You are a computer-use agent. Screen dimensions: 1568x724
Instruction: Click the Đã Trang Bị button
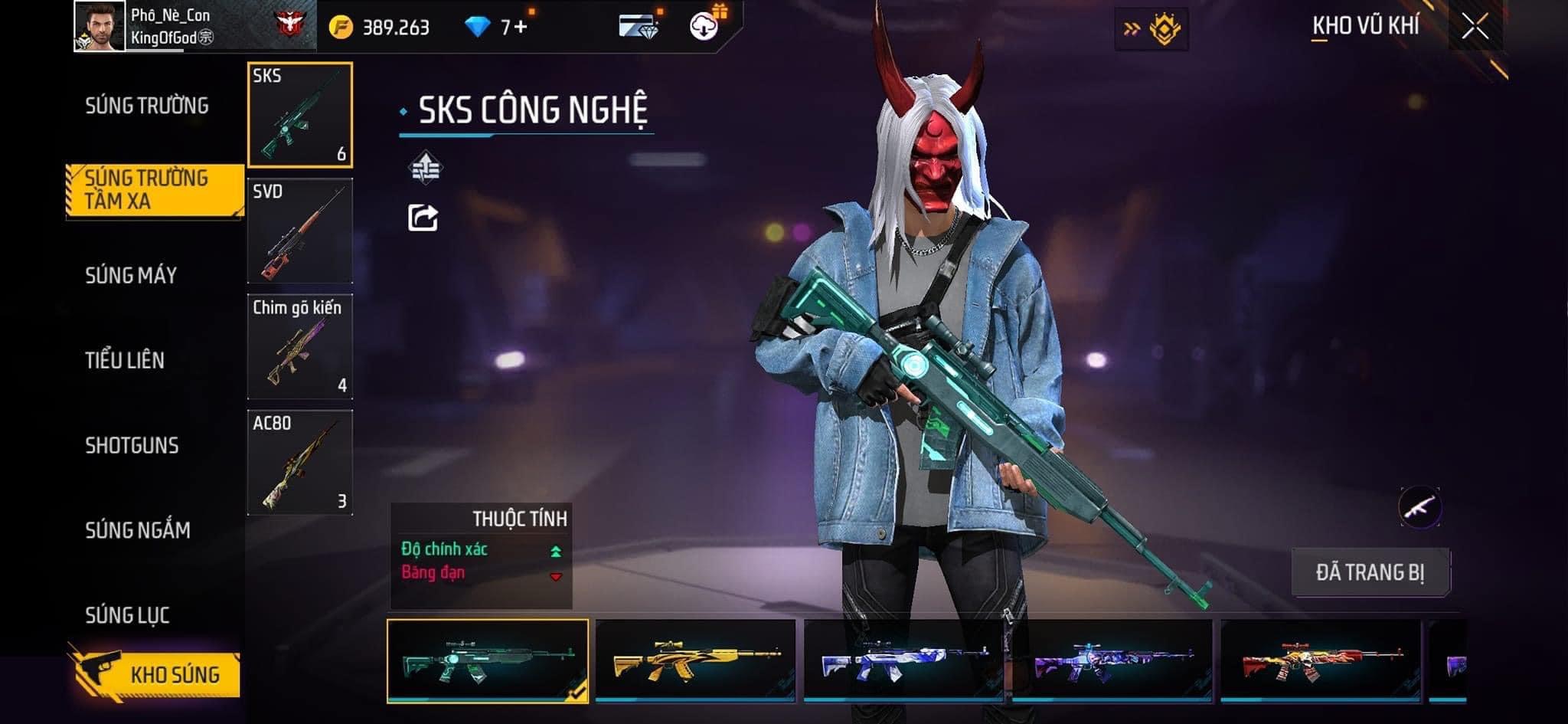coord(1370,572)
